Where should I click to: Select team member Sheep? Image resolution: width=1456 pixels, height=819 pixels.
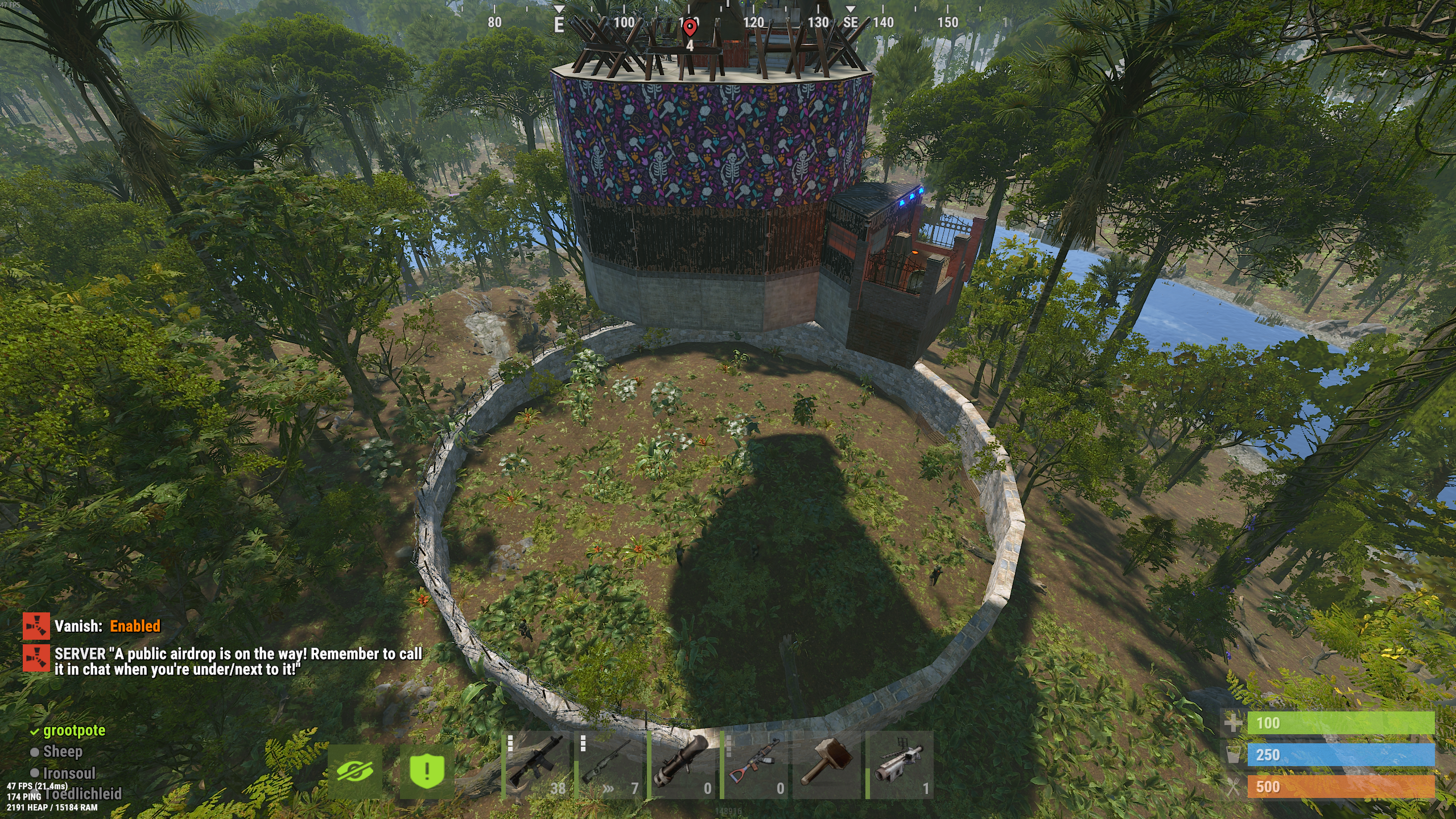(x=63, y=752)
